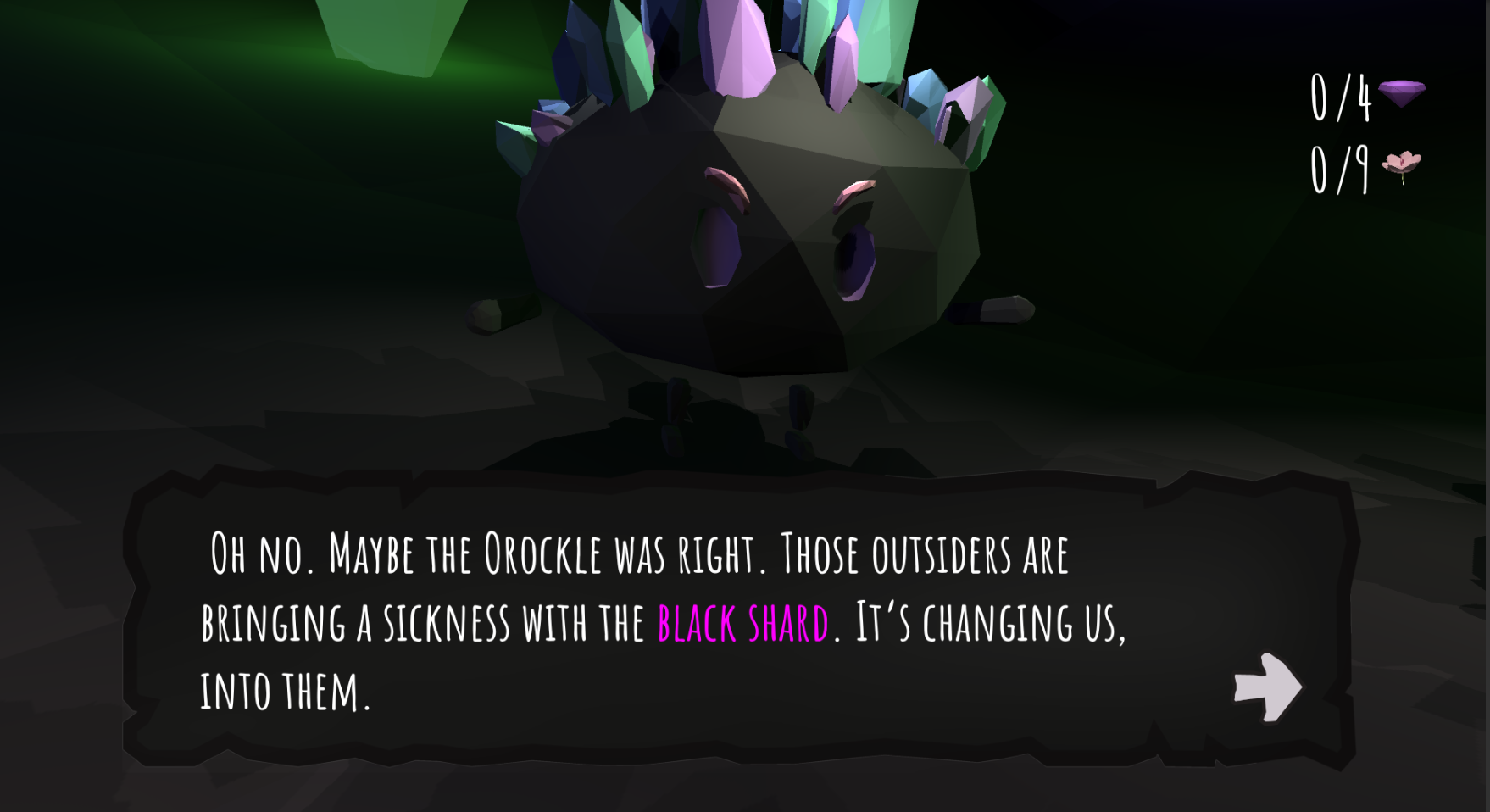Click the blue crystal near the creature's ear
Image resolution: width=1490 pixels, height=812 pixels.
(x=924, y=93)
